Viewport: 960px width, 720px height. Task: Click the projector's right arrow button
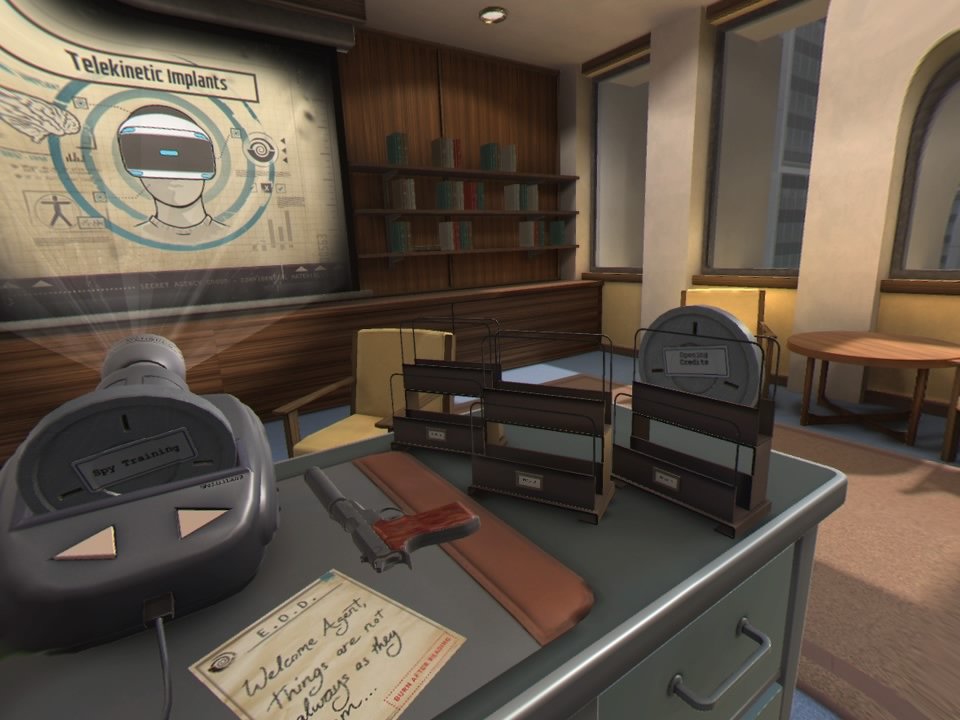tap(200, 521)
